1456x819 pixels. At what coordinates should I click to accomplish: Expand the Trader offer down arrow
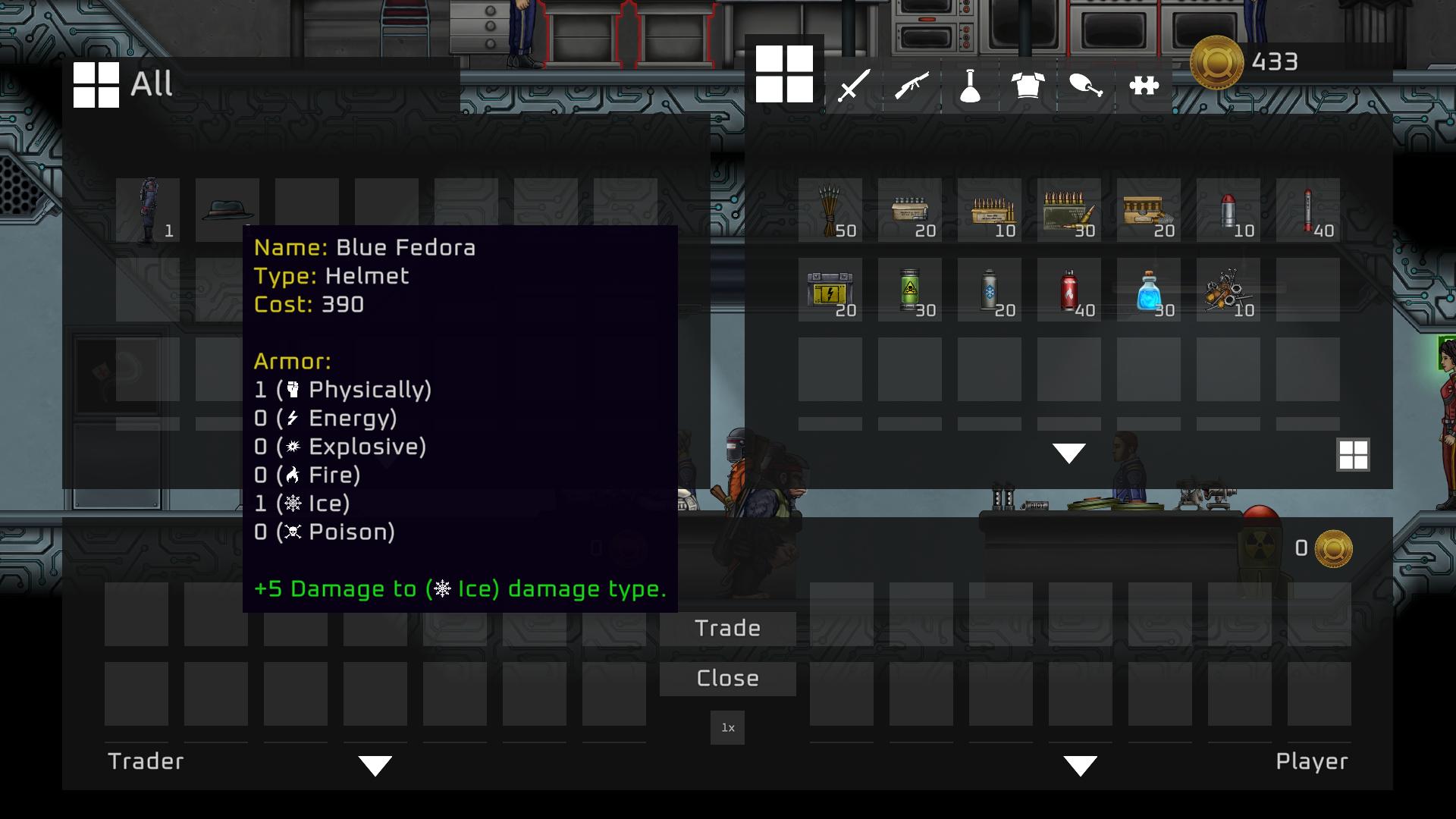pyautogui.click(x=375, y=765)
